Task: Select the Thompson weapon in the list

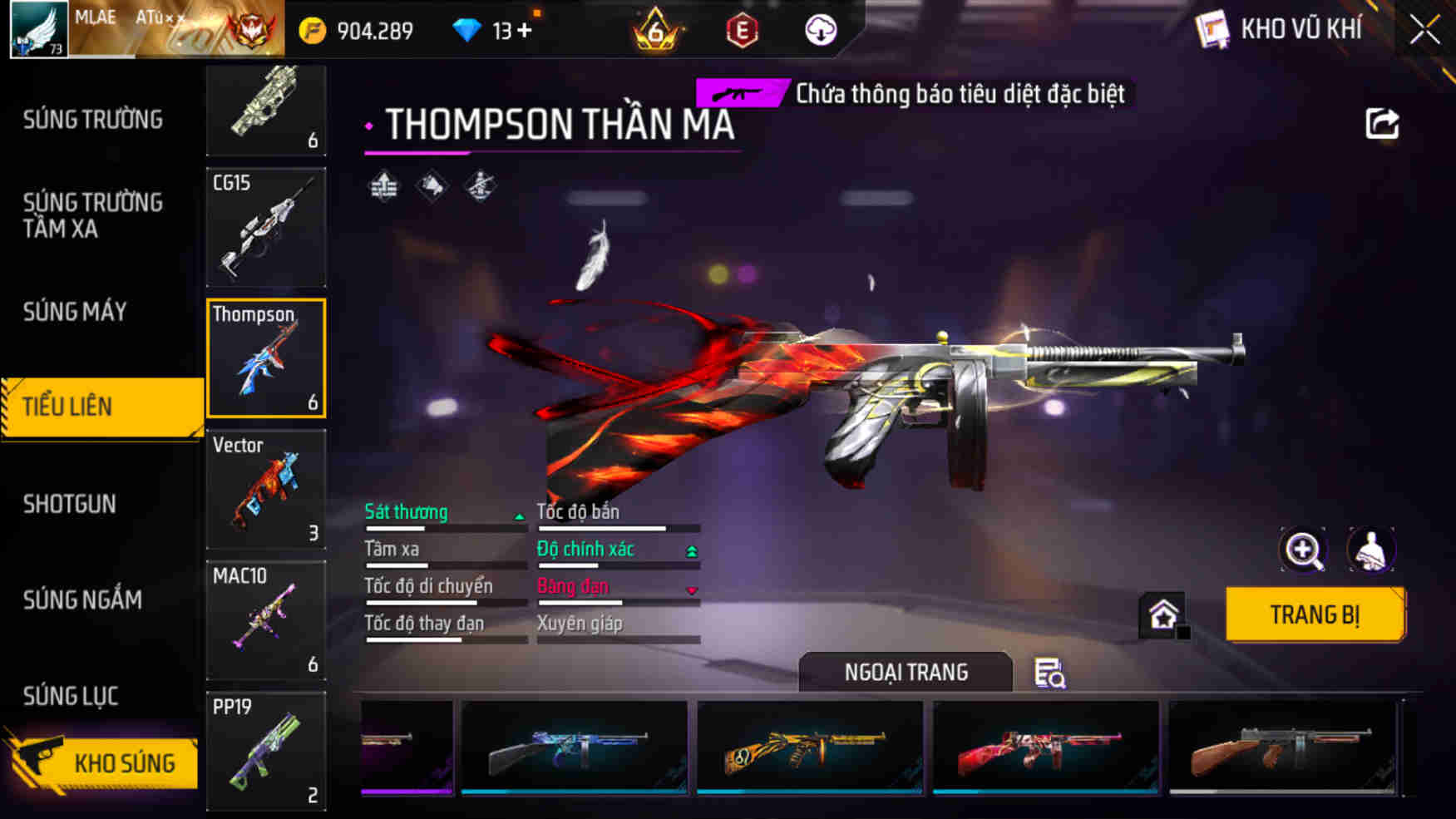Action: pos(265,359)
